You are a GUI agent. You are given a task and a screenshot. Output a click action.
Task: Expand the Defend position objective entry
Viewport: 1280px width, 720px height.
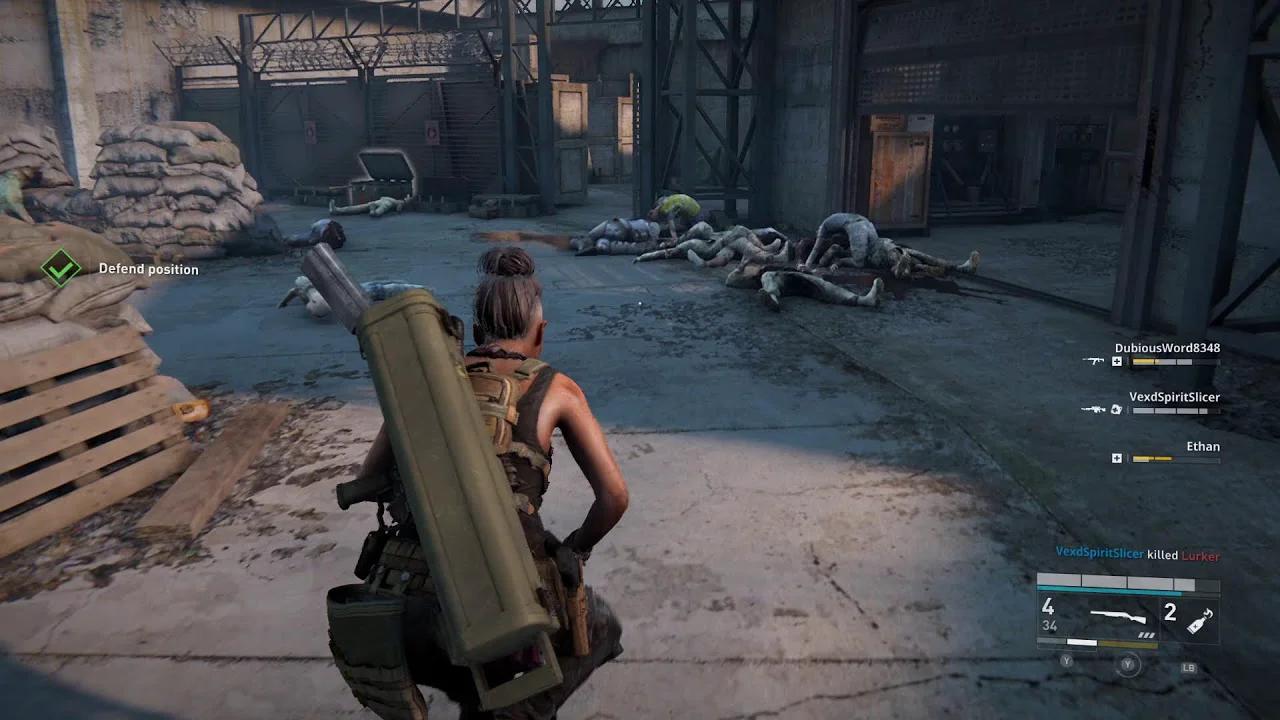tap(148, 269)
